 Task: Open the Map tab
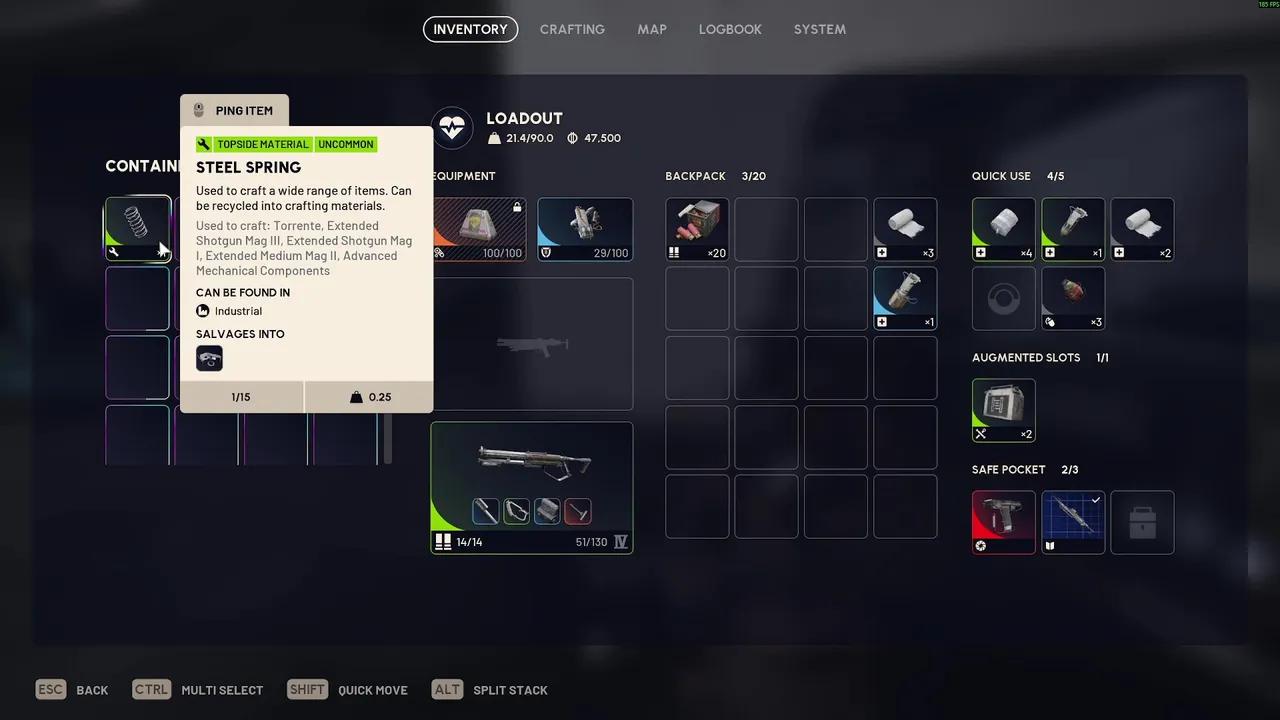[x=652, y=29]
